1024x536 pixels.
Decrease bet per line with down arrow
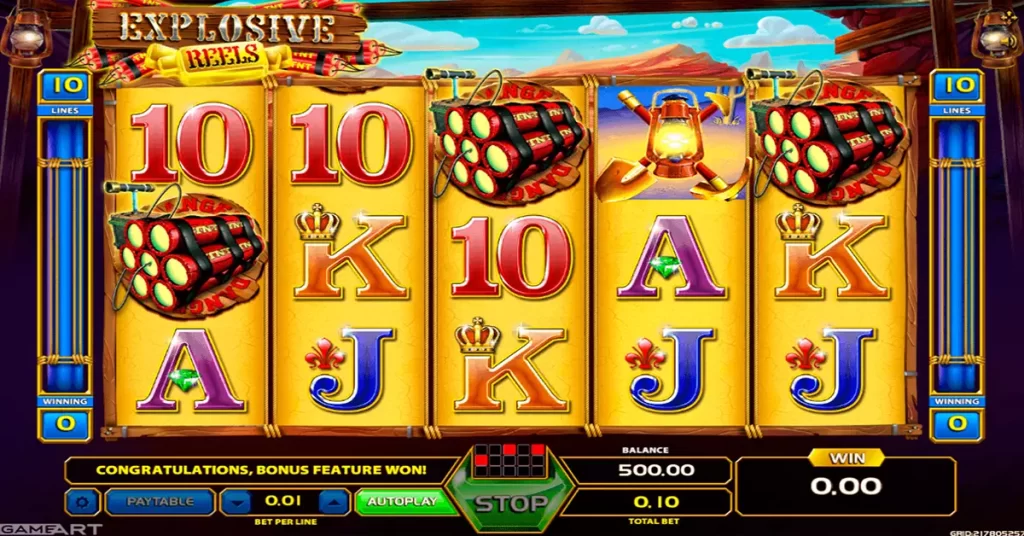pos(234,501)
